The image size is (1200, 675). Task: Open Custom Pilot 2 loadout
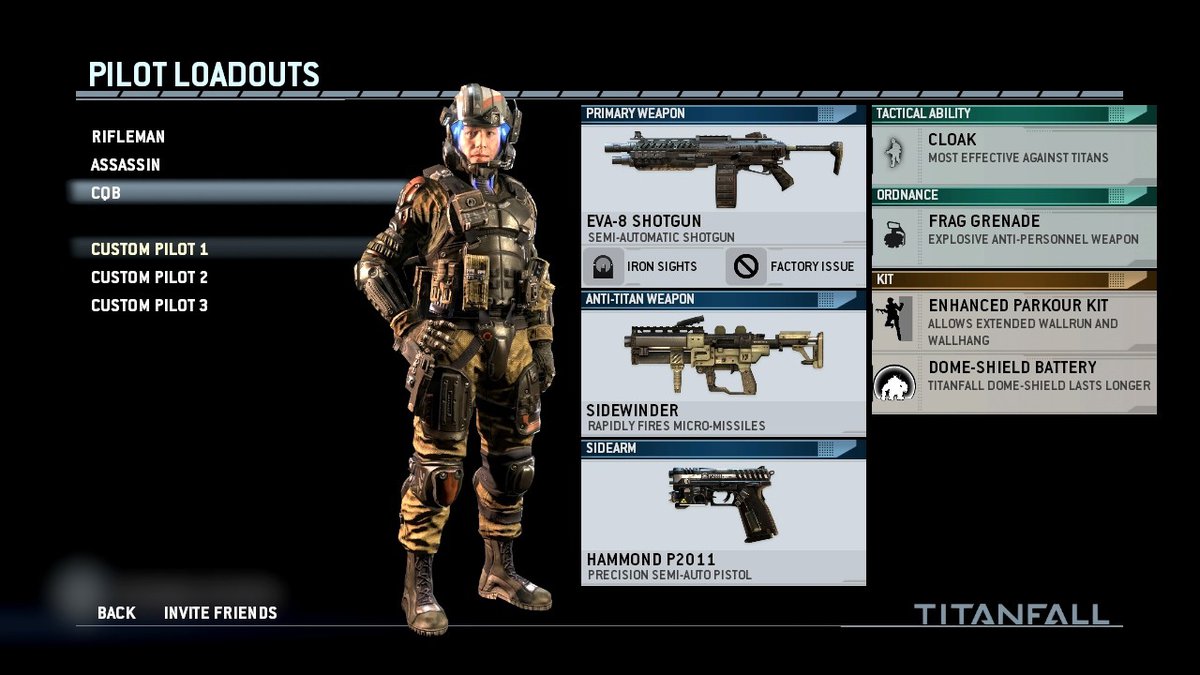(x=150, y=277)
